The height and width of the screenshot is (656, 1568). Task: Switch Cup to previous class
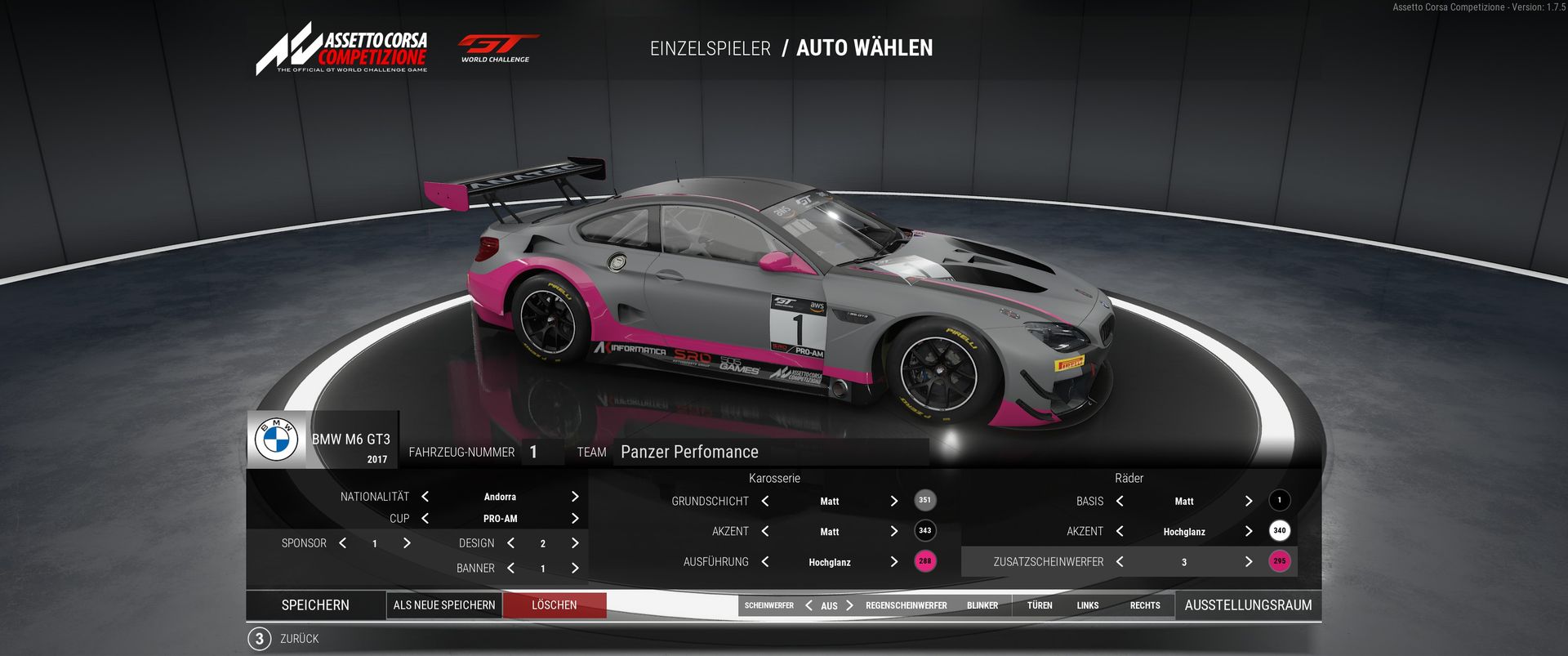425,519
